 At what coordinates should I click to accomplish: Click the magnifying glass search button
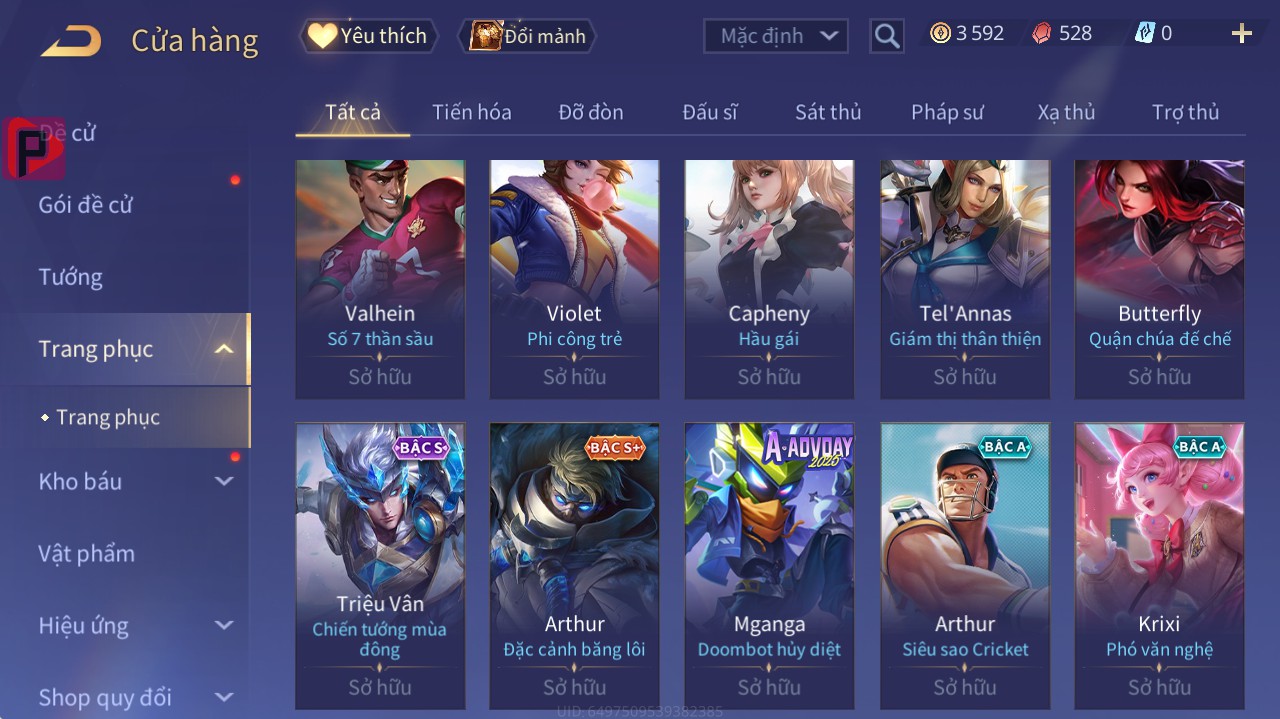click(886, 36)
